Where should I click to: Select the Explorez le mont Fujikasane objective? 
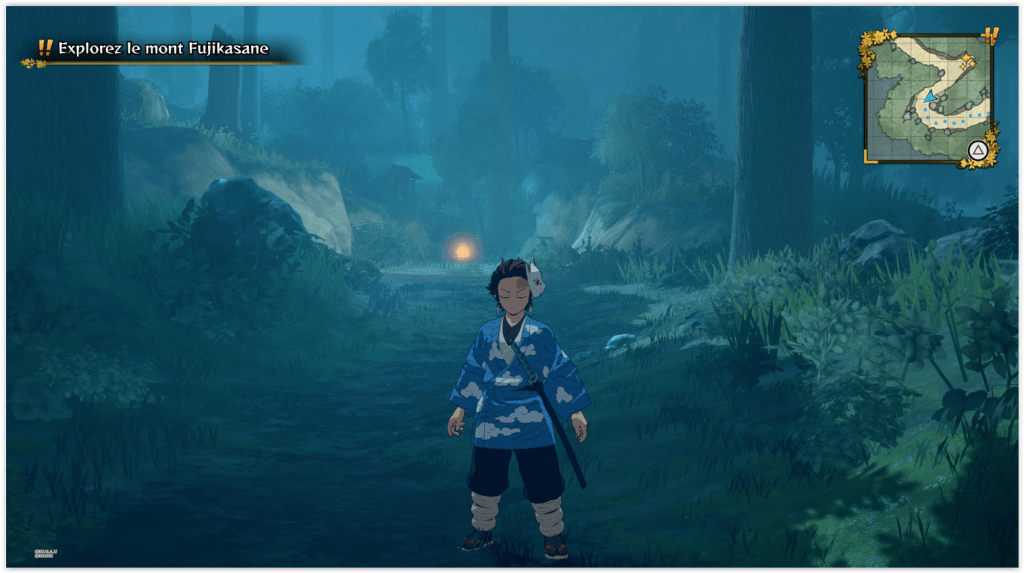pos(163,49)
